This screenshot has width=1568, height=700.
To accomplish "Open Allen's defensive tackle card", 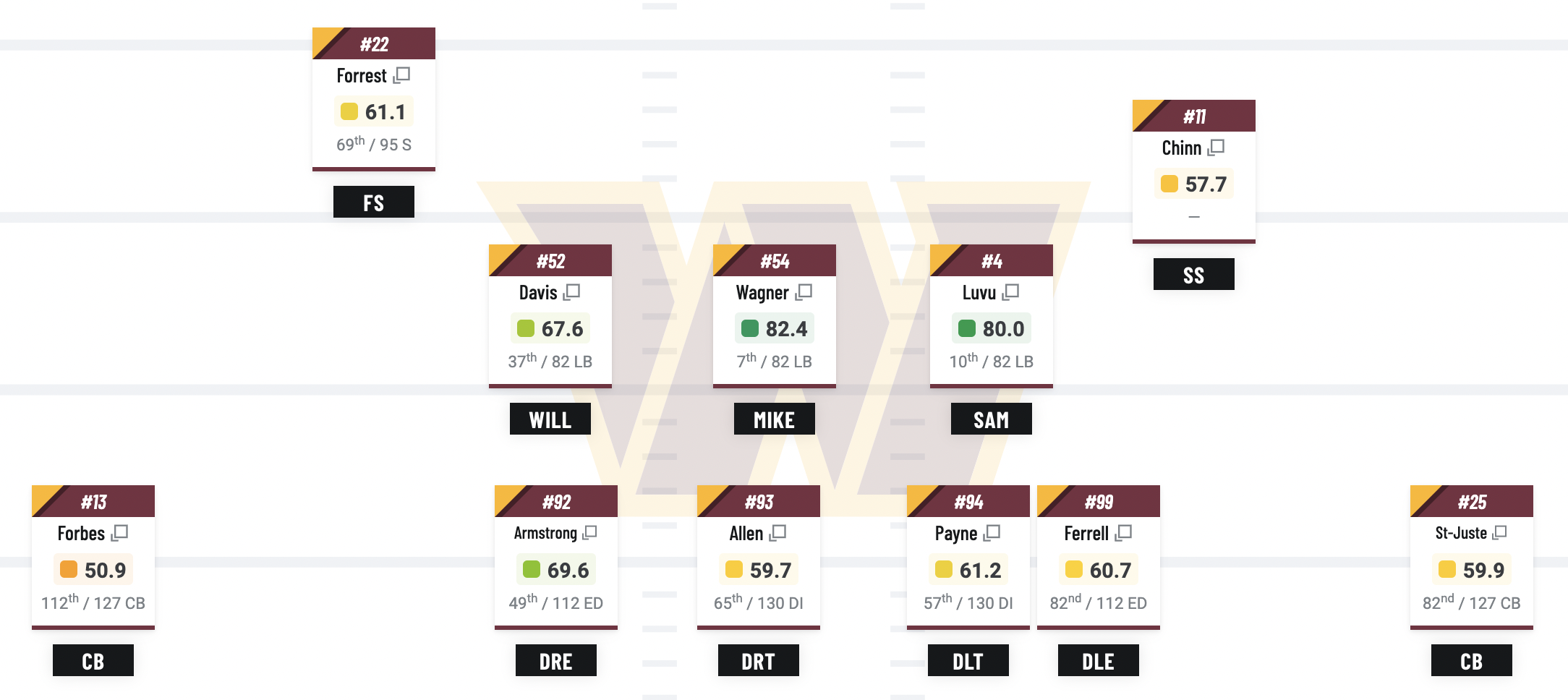I will coord(746,534).
